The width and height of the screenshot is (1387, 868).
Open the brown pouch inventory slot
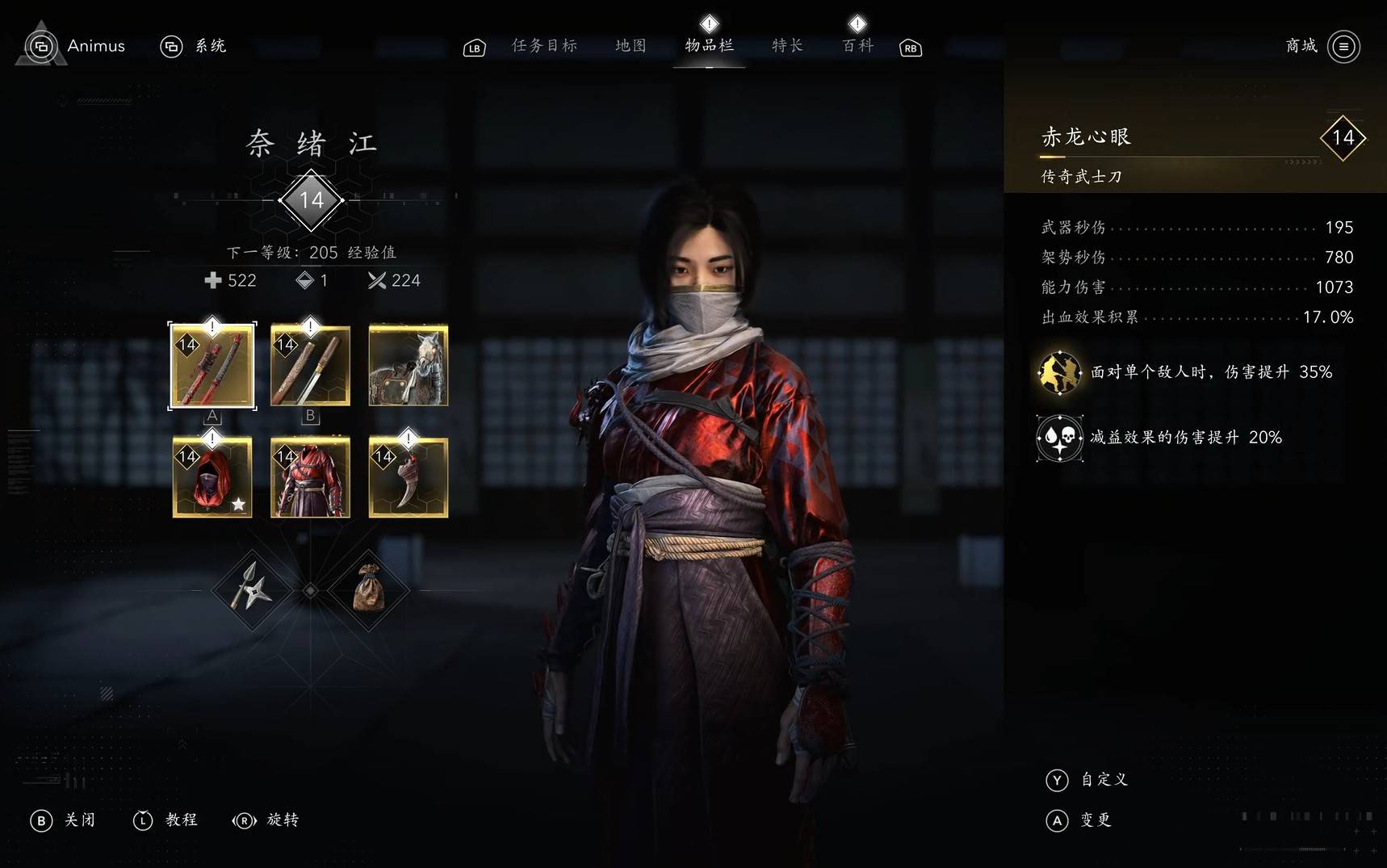(x=369, y=591)
